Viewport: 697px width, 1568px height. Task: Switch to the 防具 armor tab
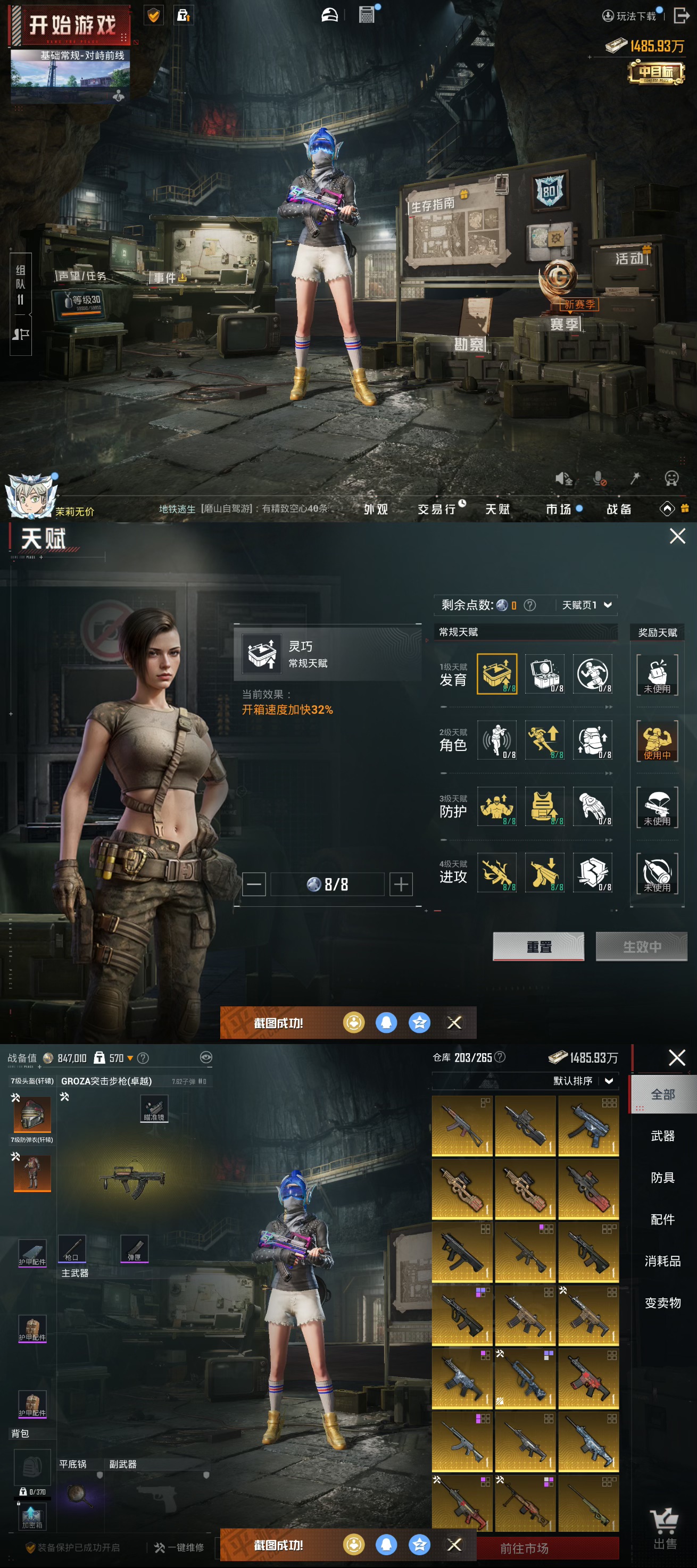coord(662,1177)
